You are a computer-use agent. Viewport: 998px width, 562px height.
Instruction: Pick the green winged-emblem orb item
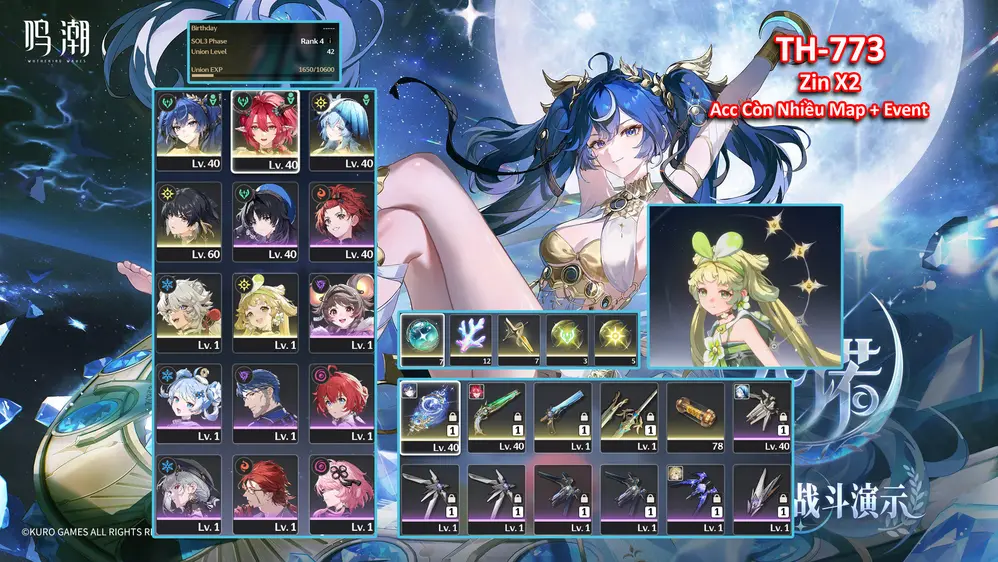tap(567, 340)
